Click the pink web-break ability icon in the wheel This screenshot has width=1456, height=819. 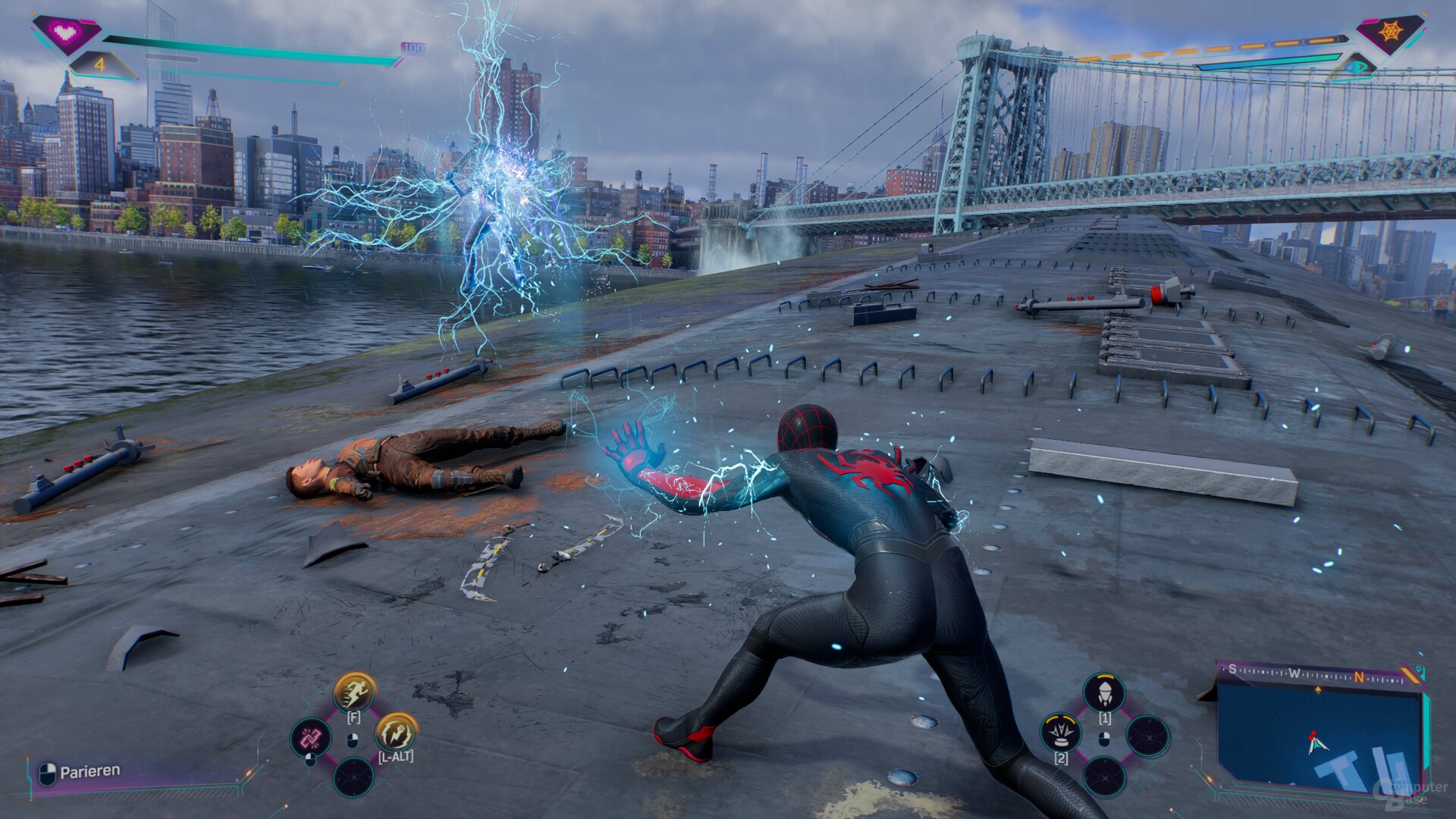coord(311,738)
